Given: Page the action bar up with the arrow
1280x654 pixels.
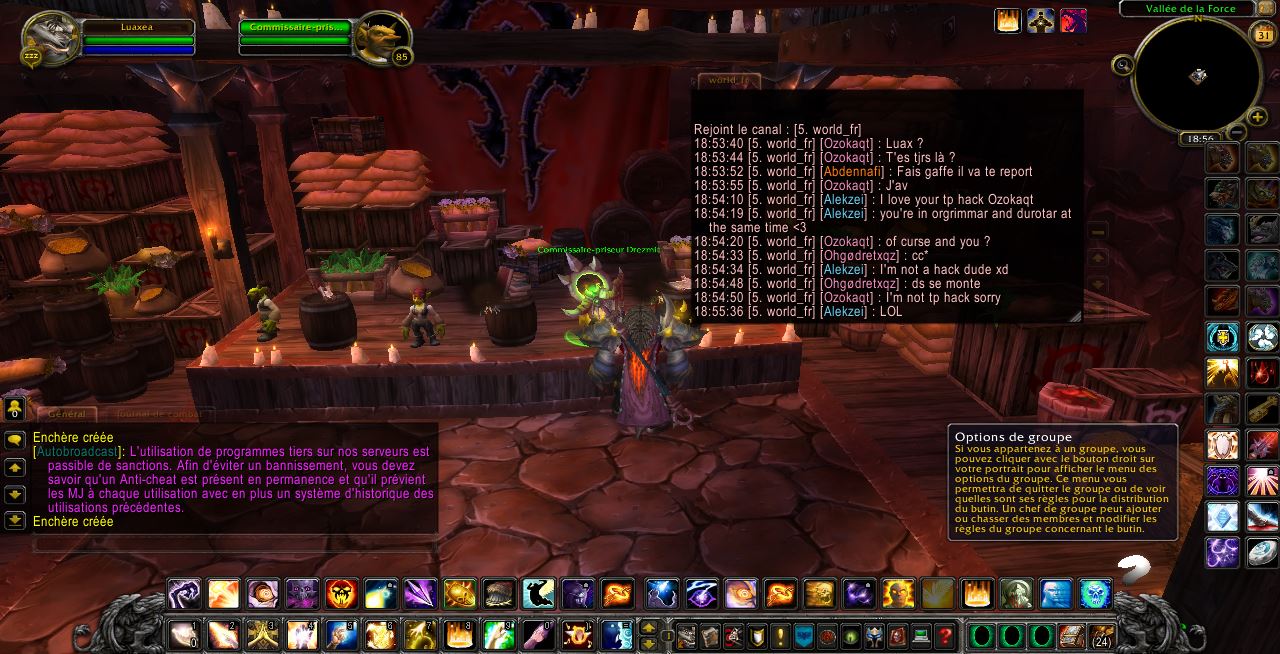Looking at the screenshot, I should [648, 628].
